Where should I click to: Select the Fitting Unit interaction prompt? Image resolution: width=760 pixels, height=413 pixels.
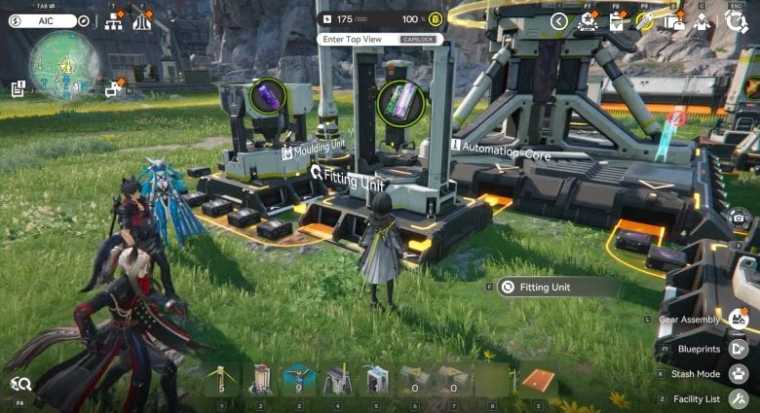point(557,287)
